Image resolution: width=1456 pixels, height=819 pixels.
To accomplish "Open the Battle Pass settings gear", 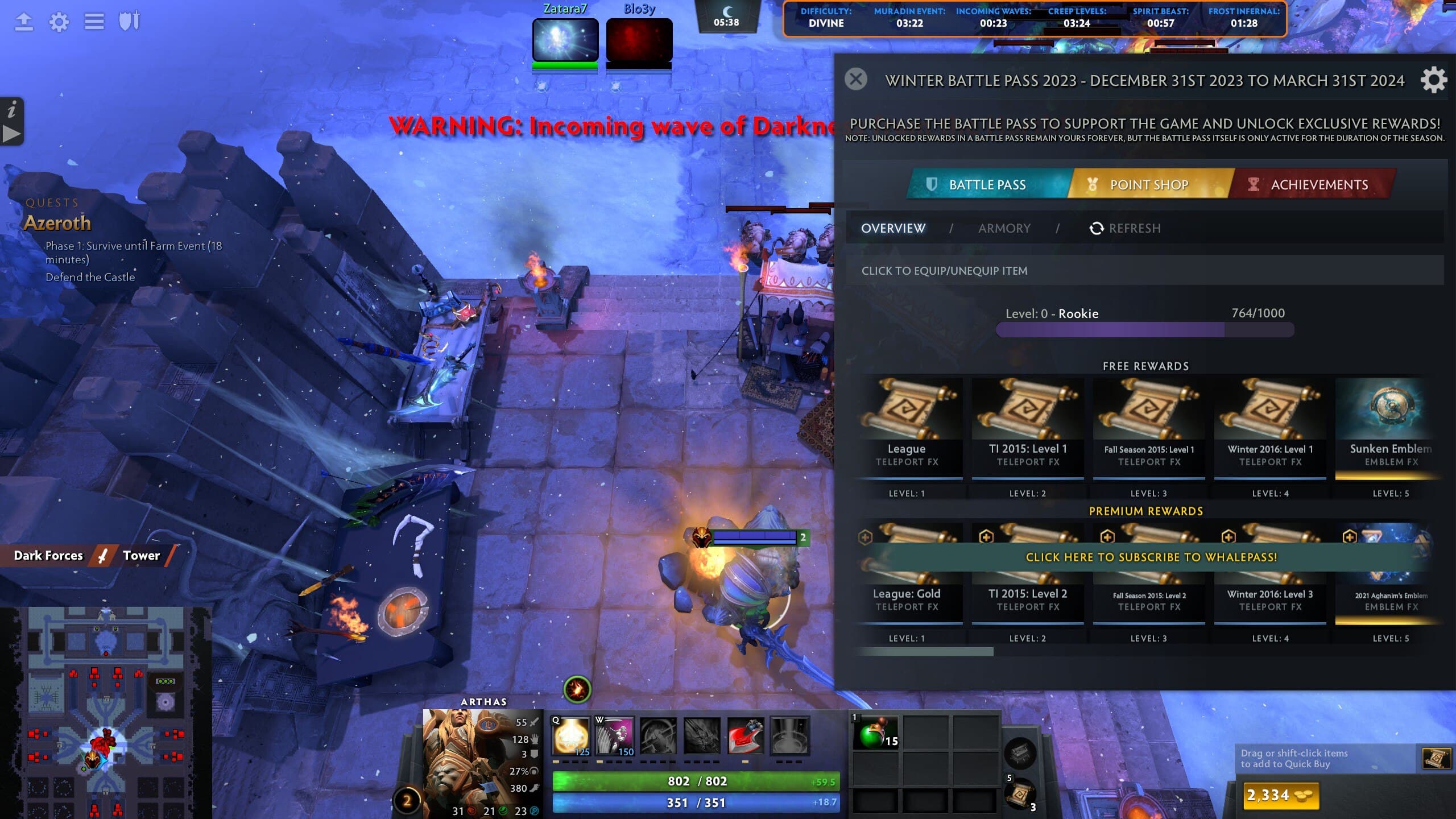I will coord(1435,80).
